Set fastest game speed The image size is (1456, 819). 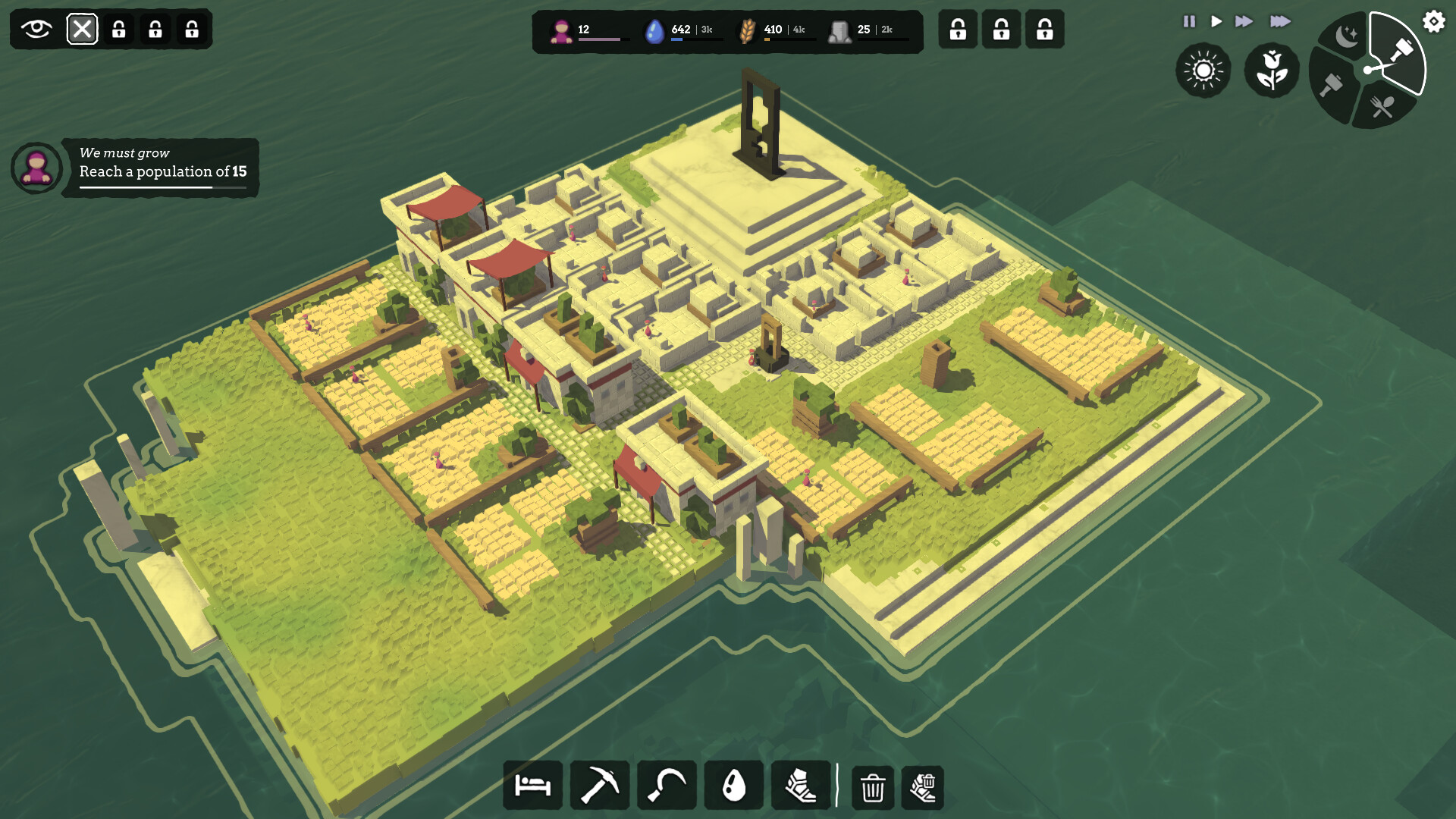[x=1280, y=22]
